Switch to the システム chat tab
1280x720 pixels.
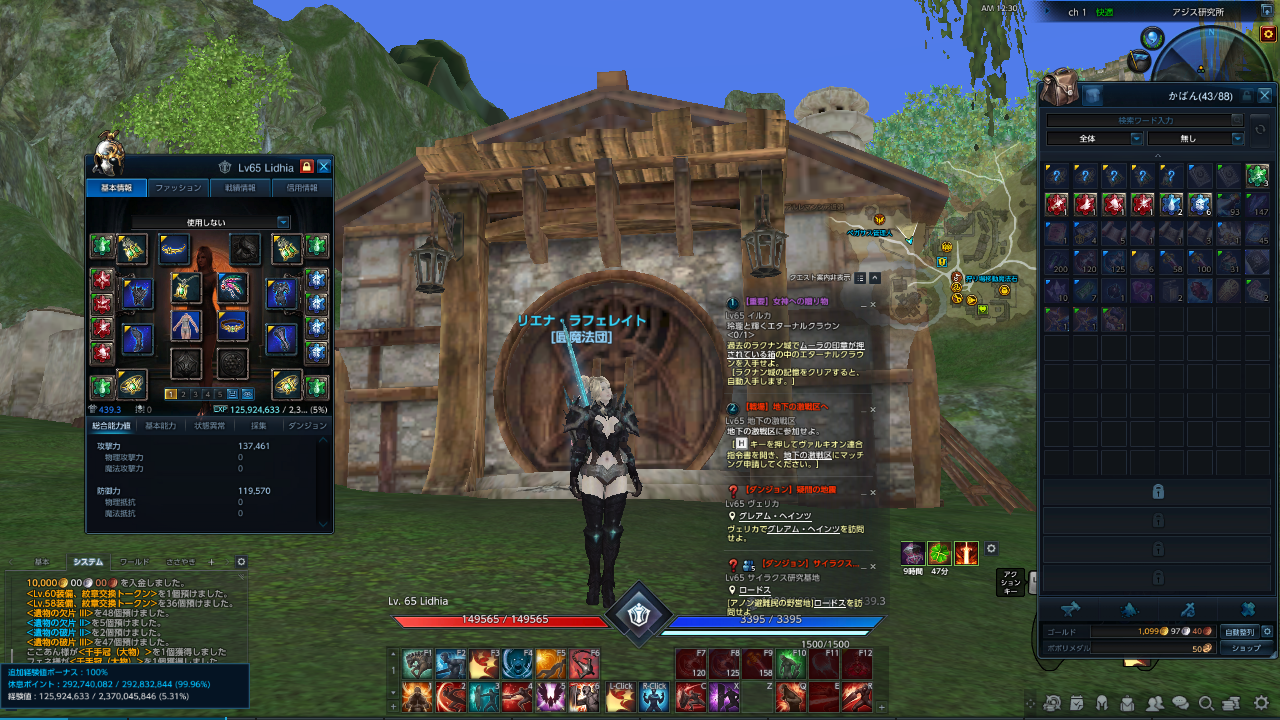88,562
